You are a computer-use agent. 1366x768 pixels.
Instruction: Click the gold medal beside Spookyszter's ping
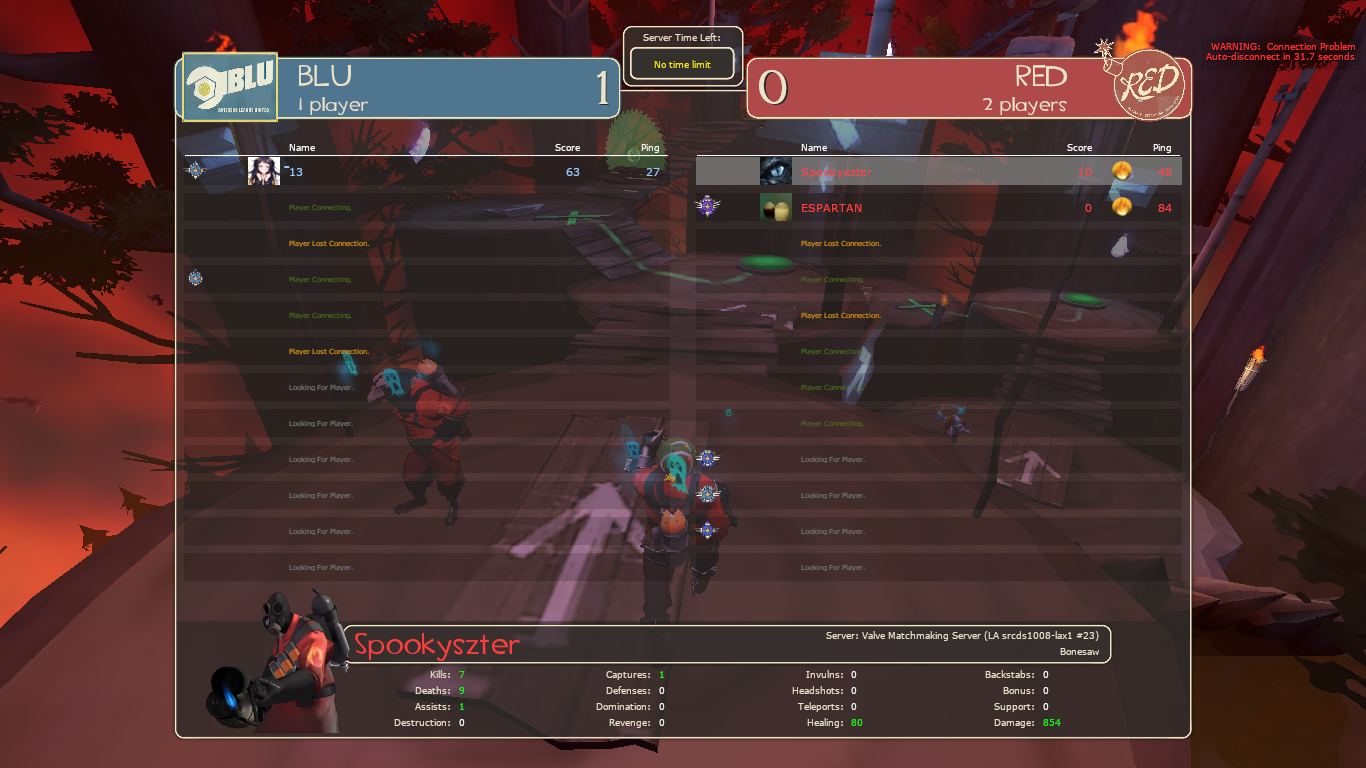pyautogui.click(x=1122, y=170)
